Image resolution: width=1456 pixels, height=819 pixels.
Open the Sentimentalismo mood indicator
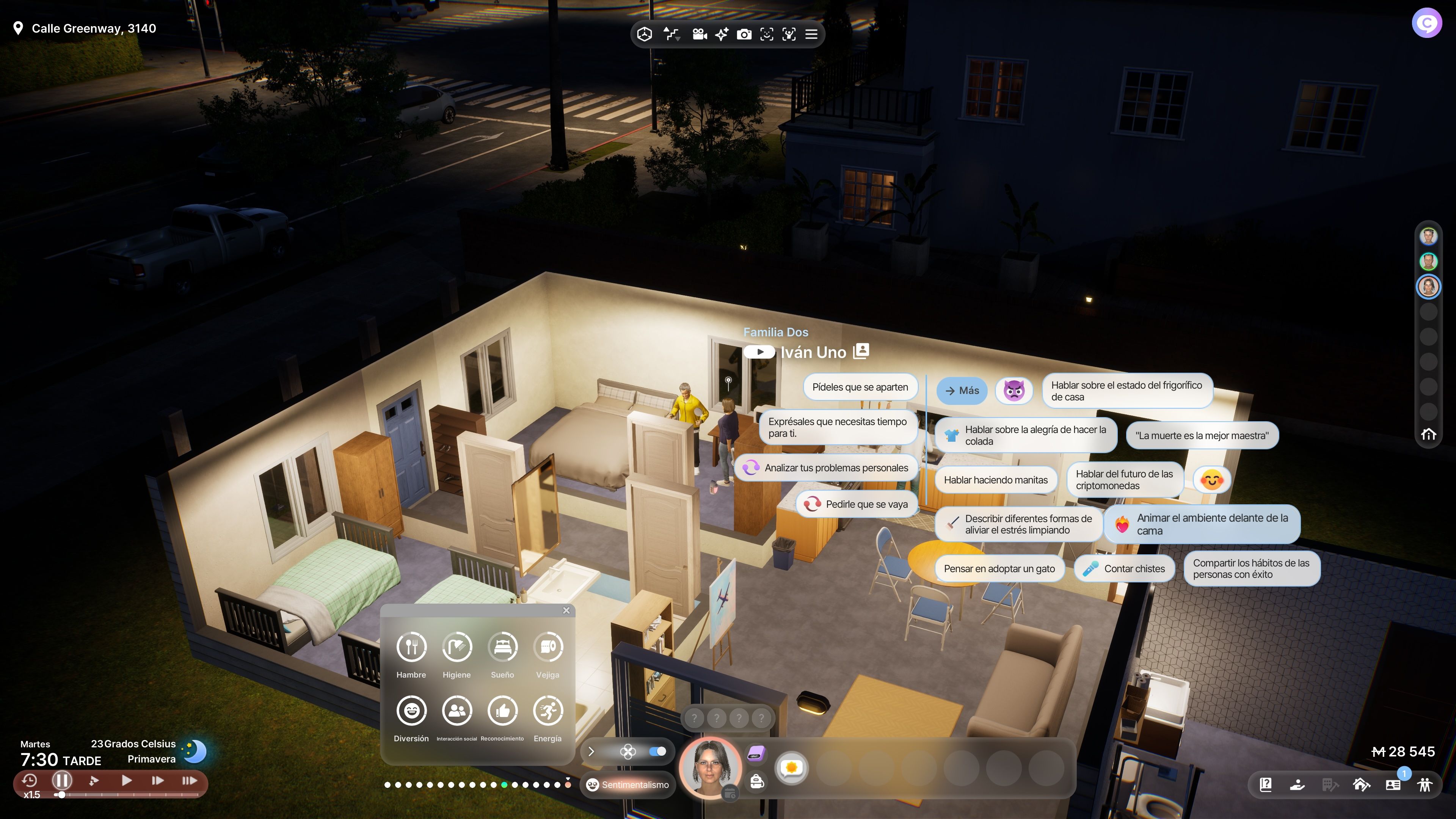(x=628, y=784)
